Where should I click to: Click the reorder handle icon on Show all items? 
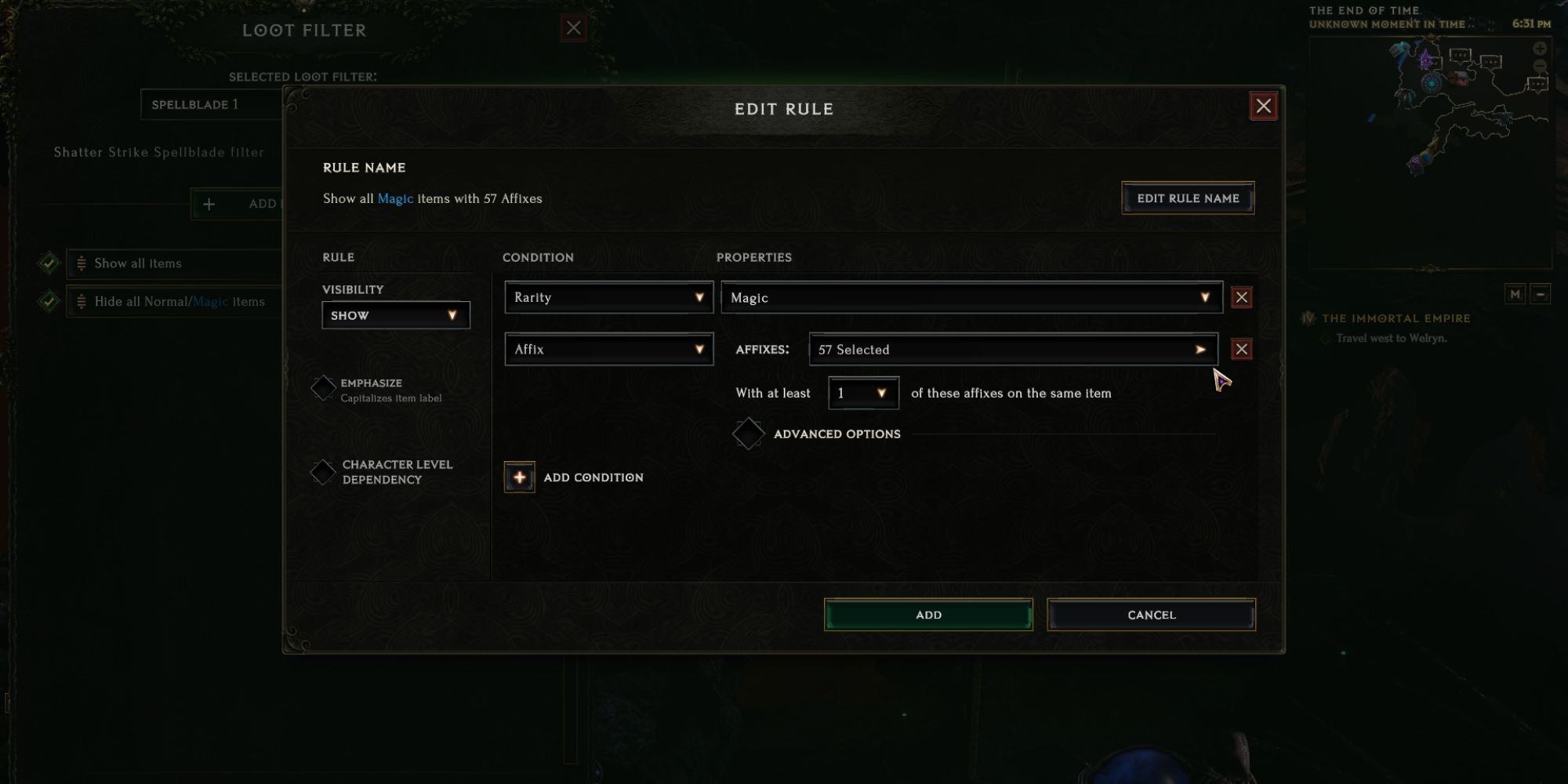(x=81, y=263)
